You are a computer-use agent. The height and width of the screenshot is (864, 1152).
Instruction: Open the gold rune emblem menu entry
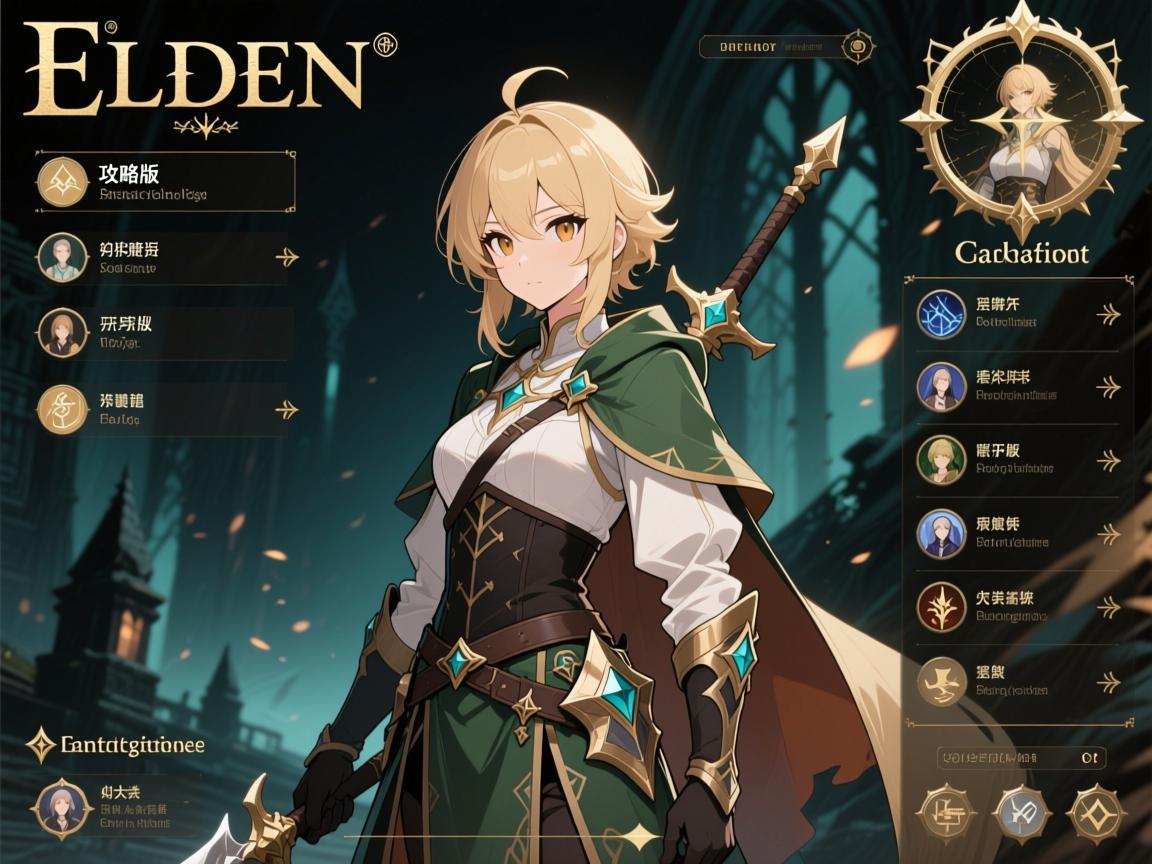coord(160,408)
